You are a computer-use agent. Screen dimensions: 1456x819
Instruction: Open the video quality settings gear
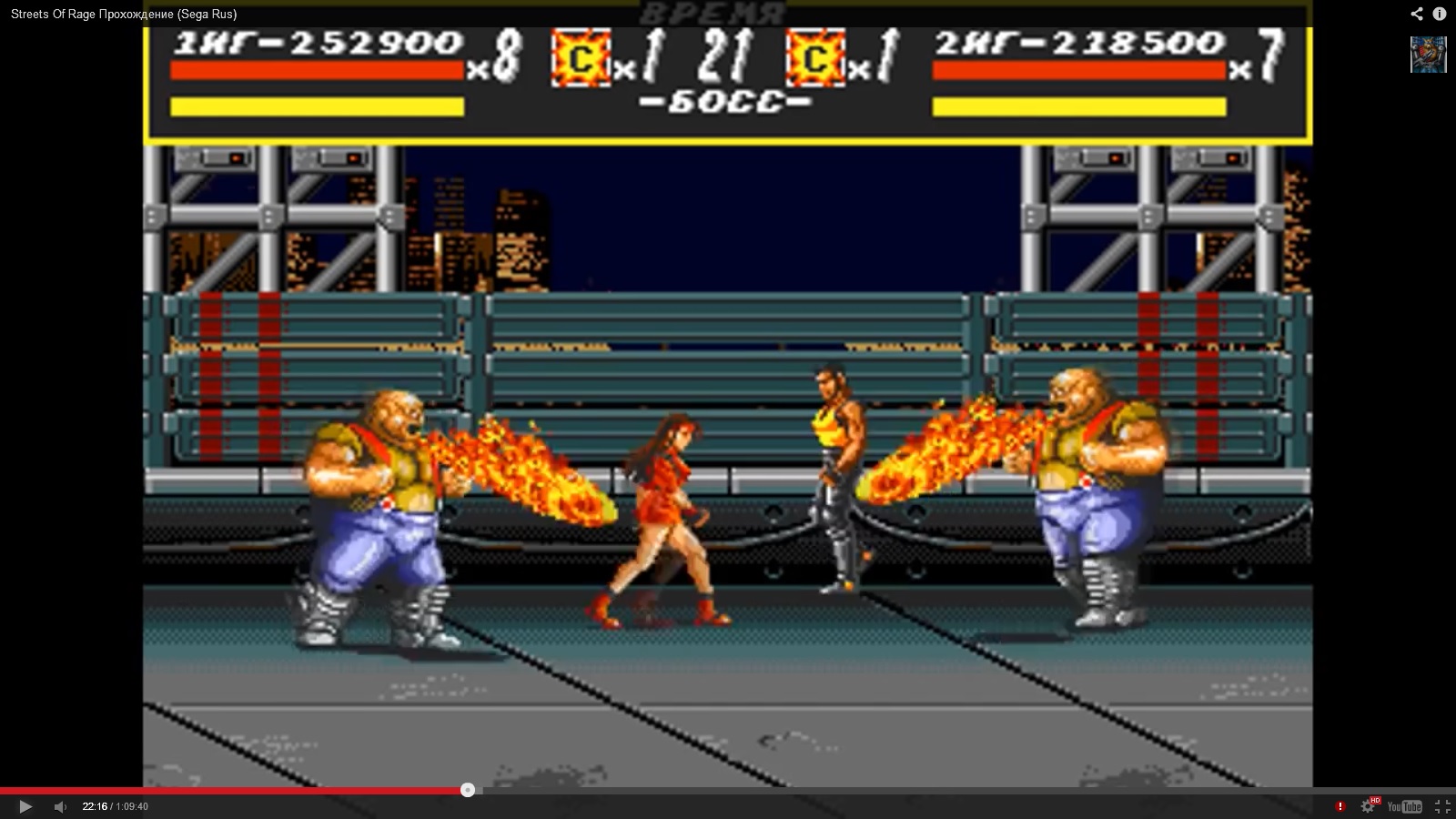click(x=1368, y=806)
